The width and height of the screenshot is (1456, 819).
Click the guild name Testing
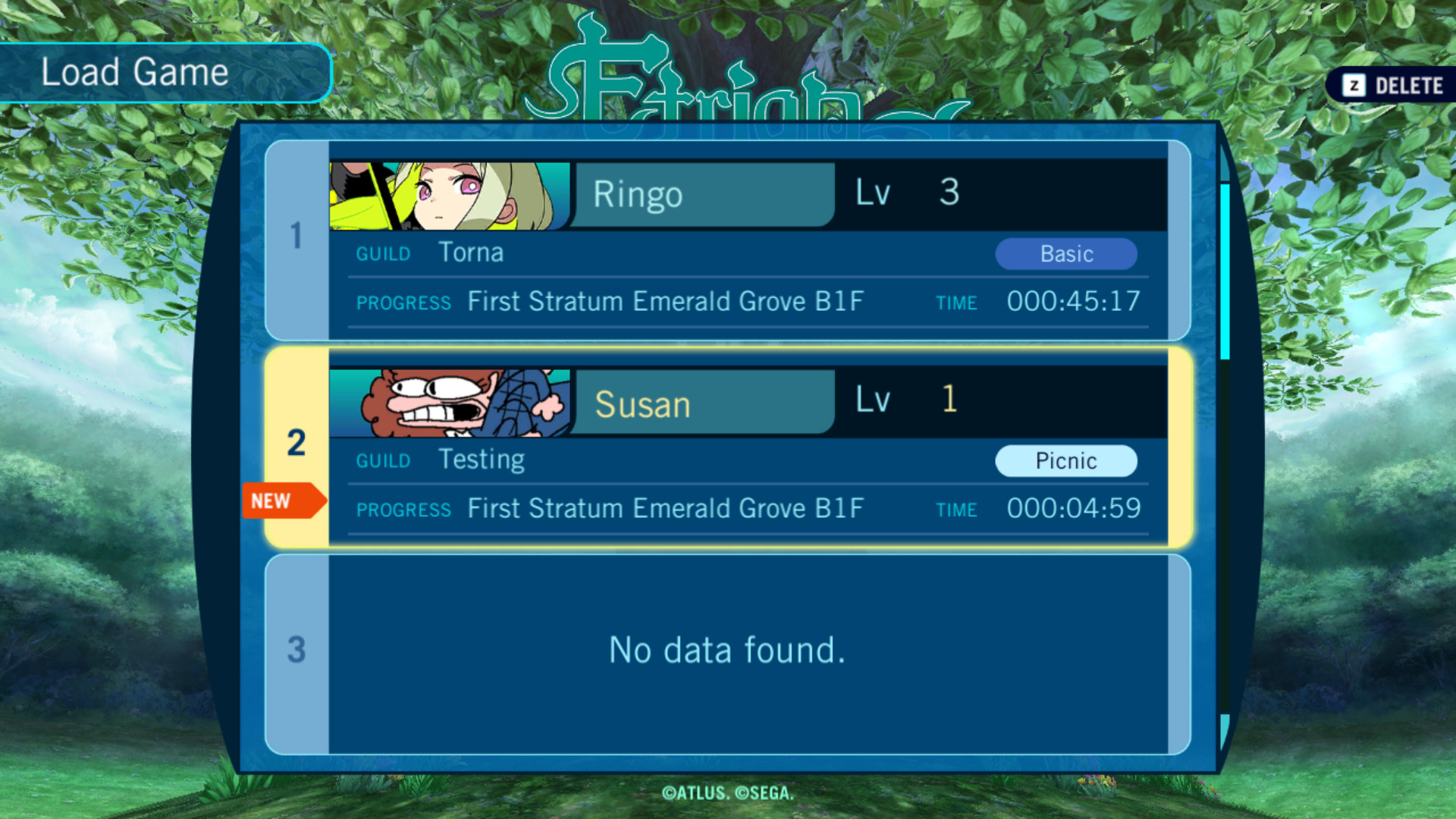click(481, 460)
